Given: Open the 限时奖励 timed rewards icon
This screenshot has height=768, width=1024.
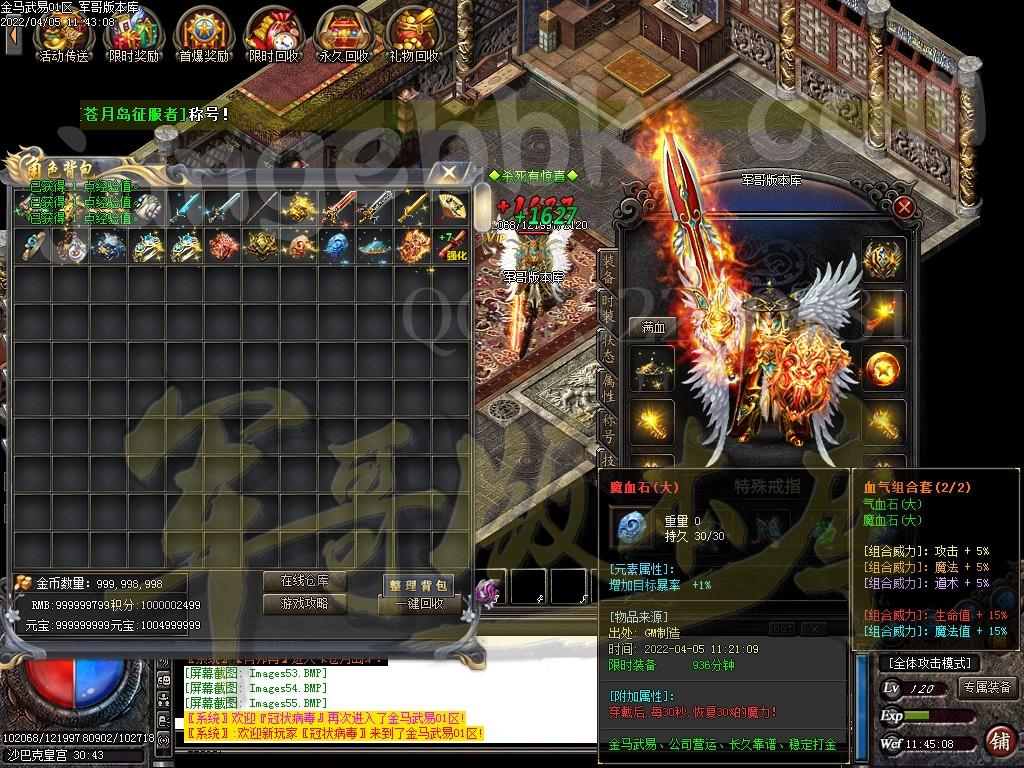Looking at the screenshot, I should tap(134, 35).
